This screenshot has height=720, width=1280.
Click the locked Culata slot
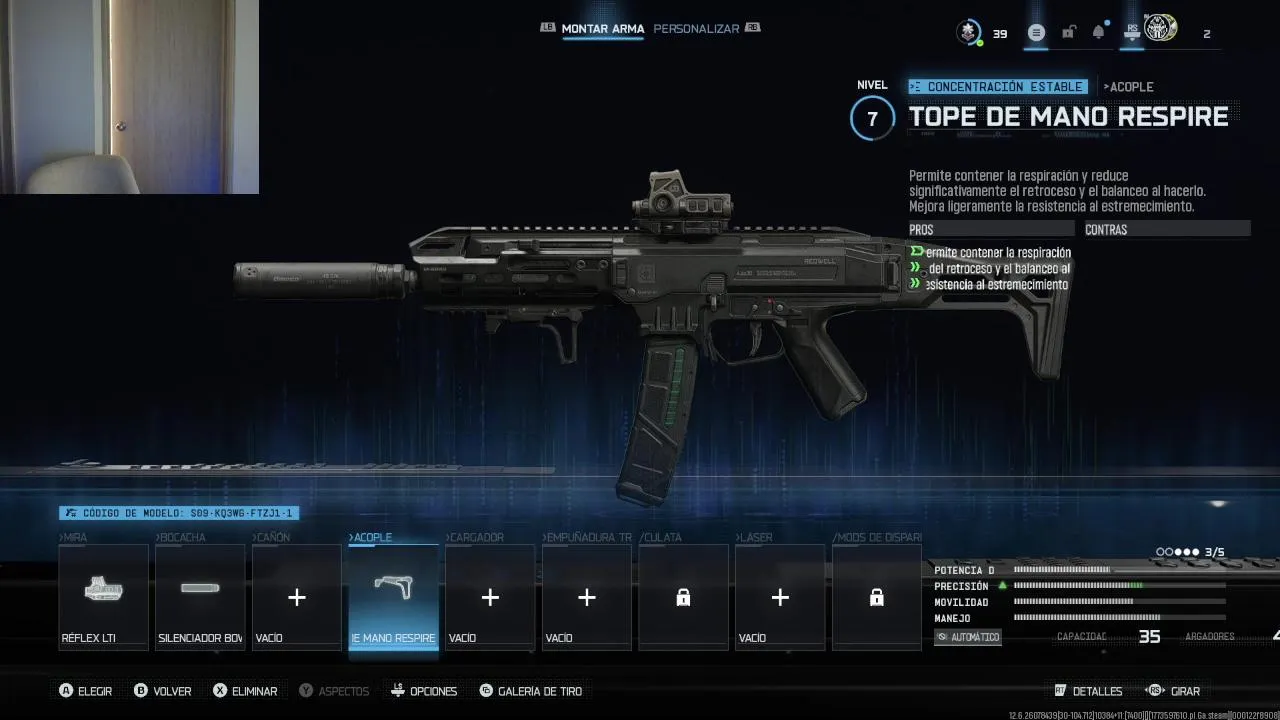click(x=683, y=598)
